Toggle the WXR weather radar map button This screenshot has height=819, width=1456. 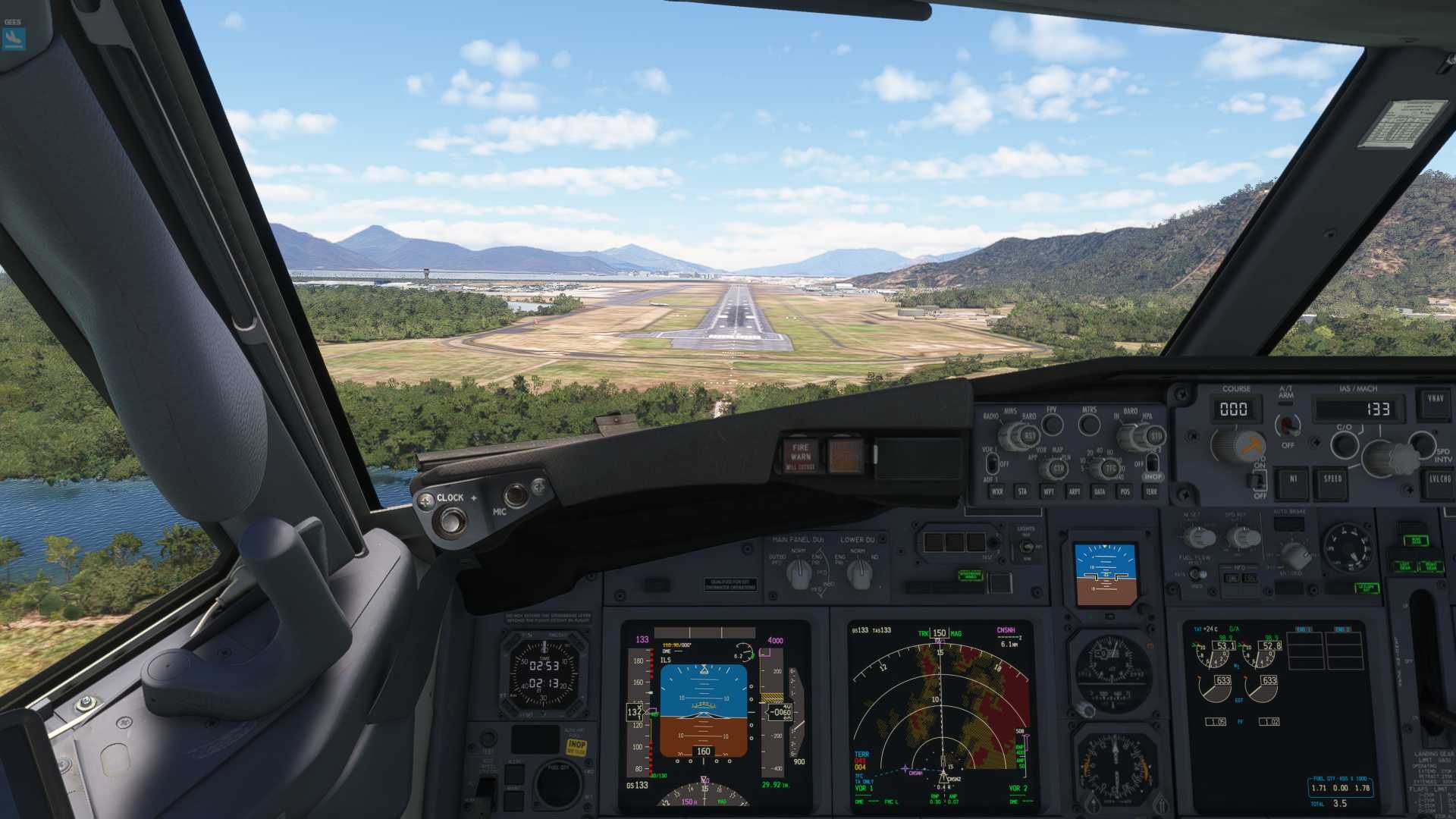[997, 492]
